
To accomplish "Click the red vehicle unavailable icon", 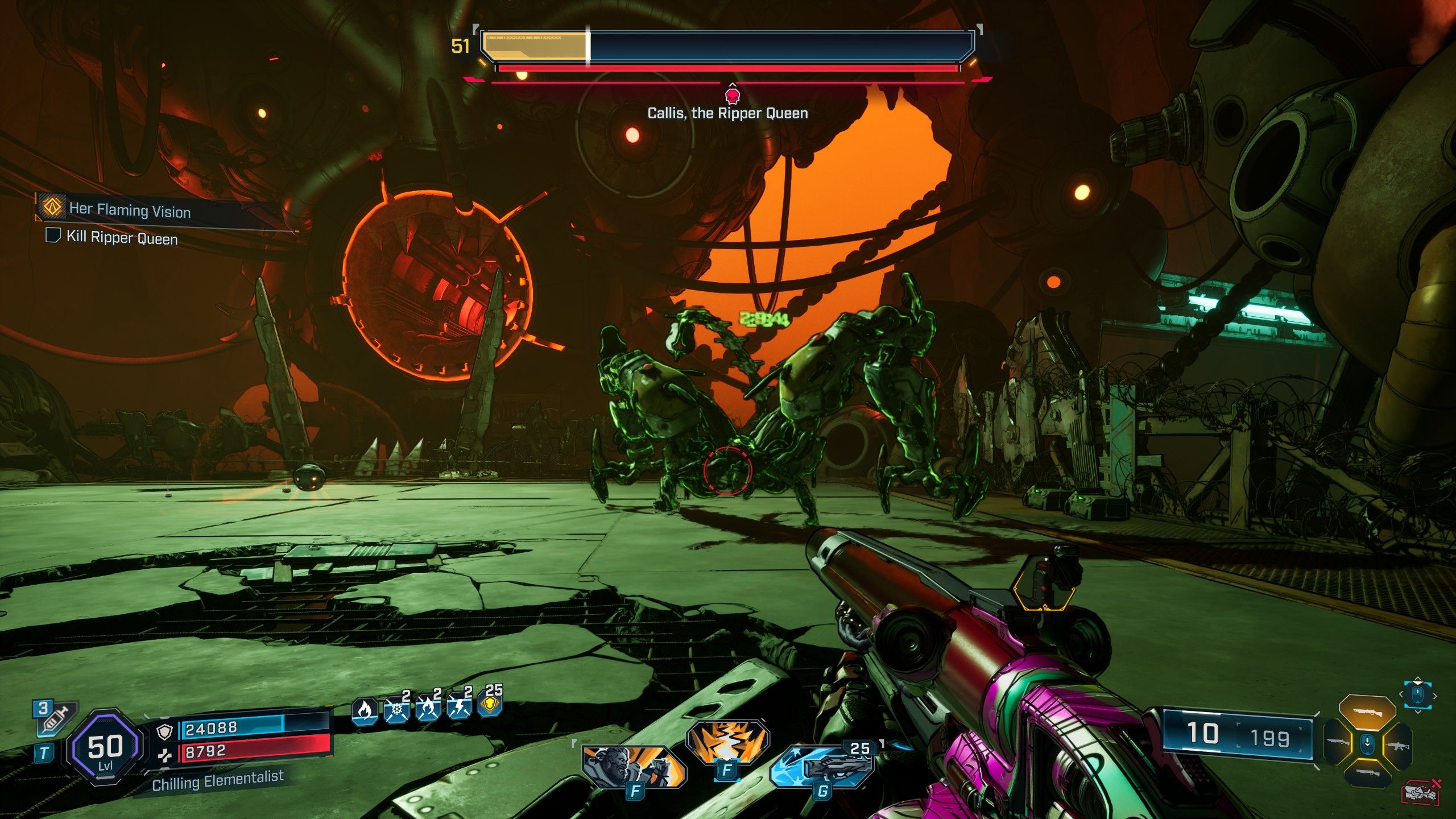I will [x=1420, y=792].
